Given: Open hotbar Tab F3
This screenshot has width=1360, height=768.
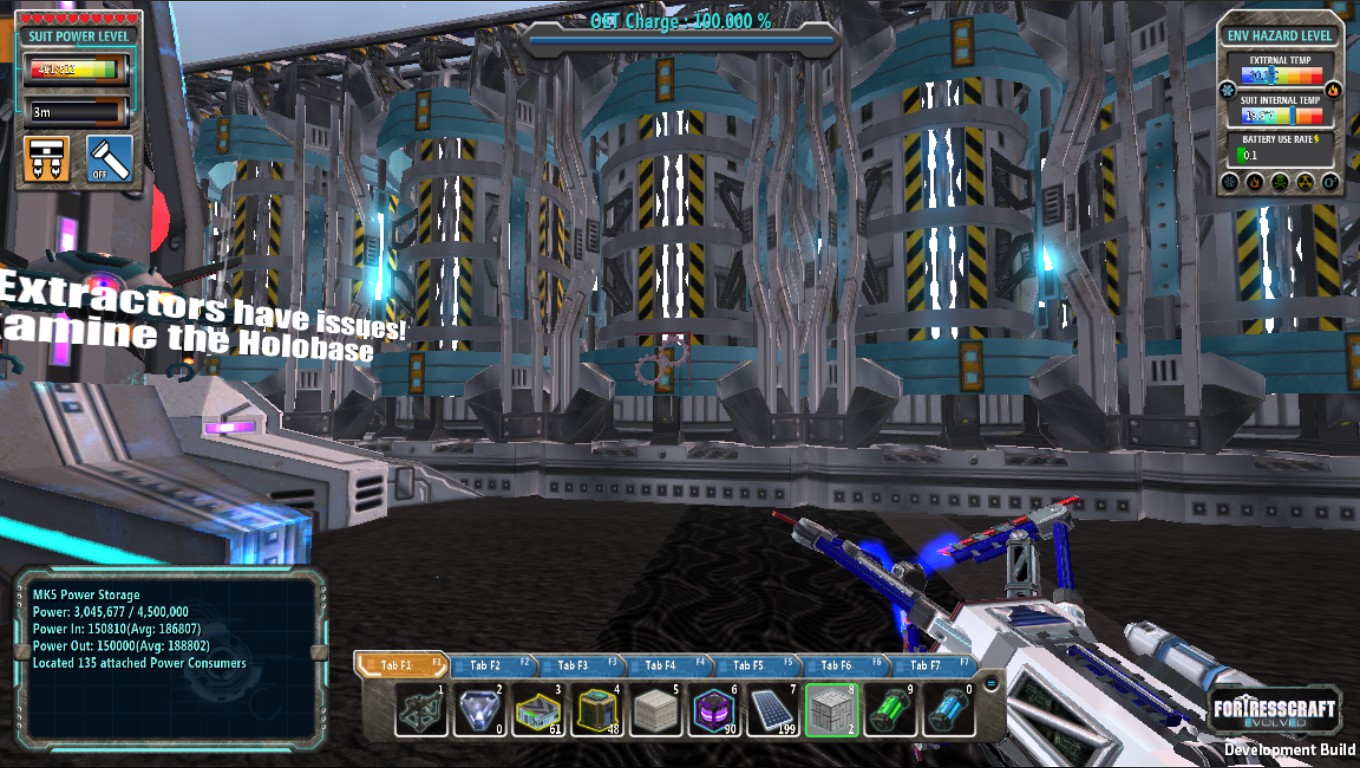Looking at the screenshot, I should point(575,665).
